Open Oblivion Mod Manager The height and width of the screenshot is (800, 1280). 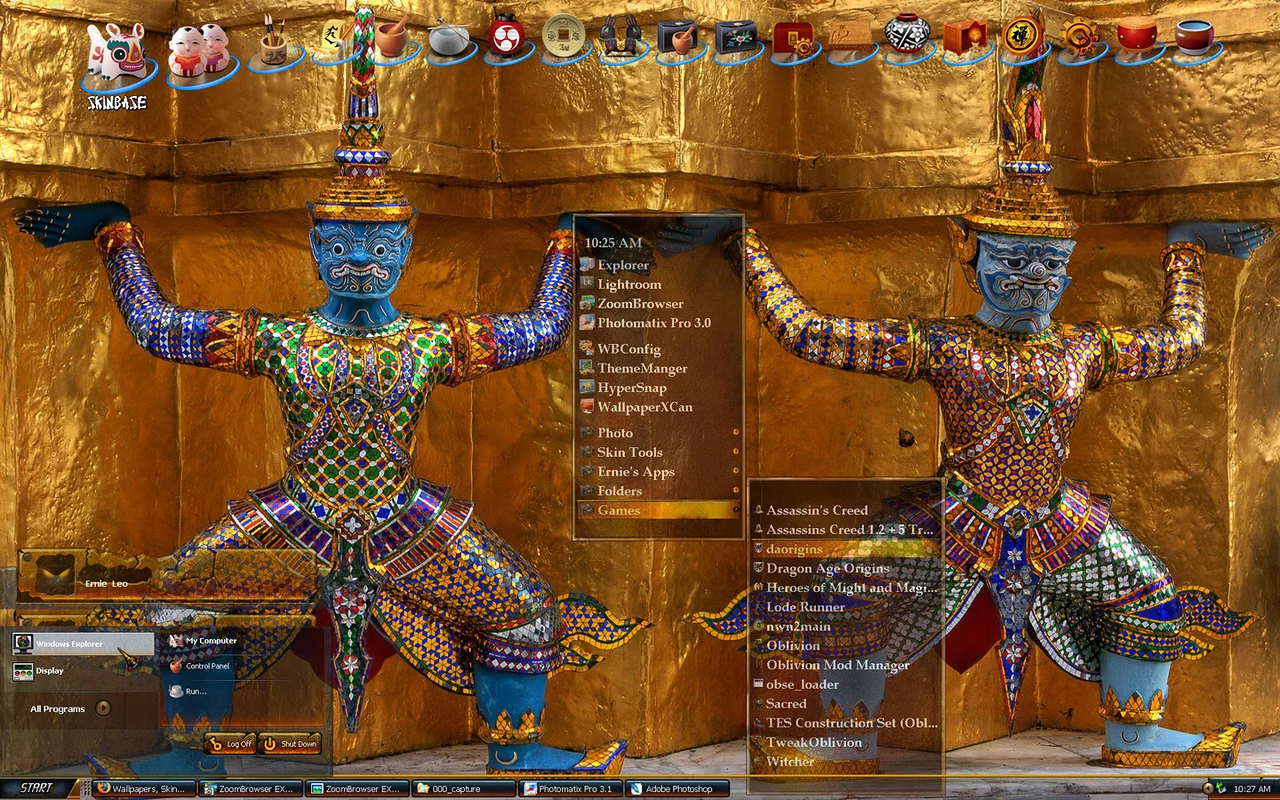(838, 665)
